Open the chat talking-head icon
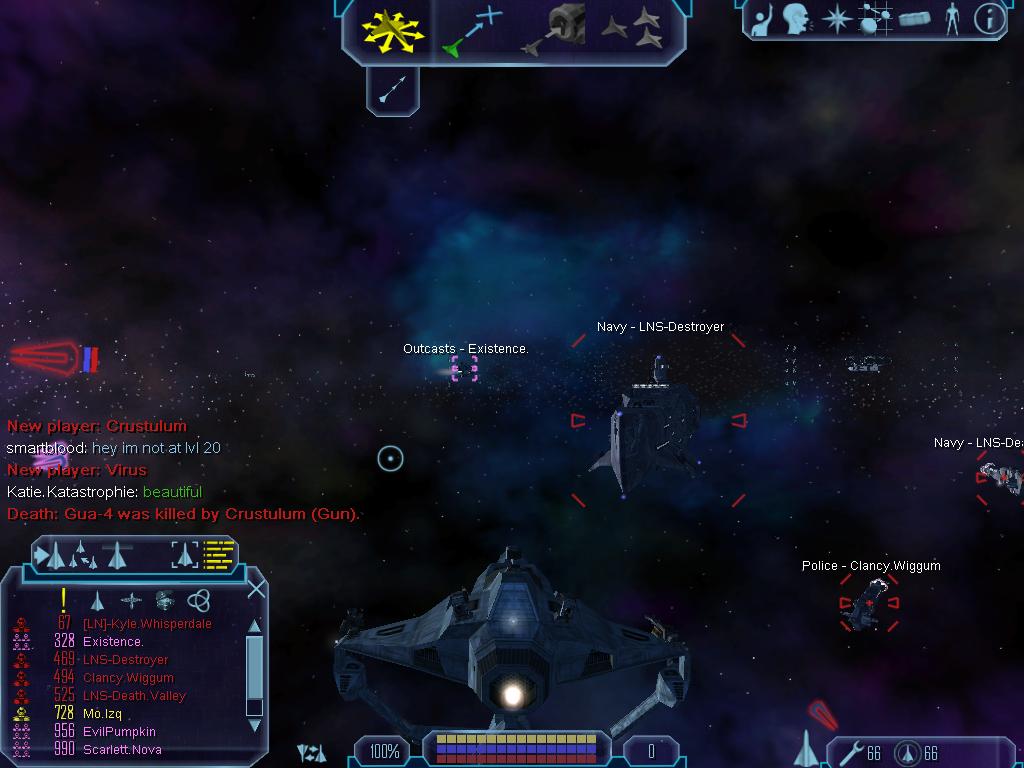The height and width of the screenshot is (768, 1024). [797, 19]
